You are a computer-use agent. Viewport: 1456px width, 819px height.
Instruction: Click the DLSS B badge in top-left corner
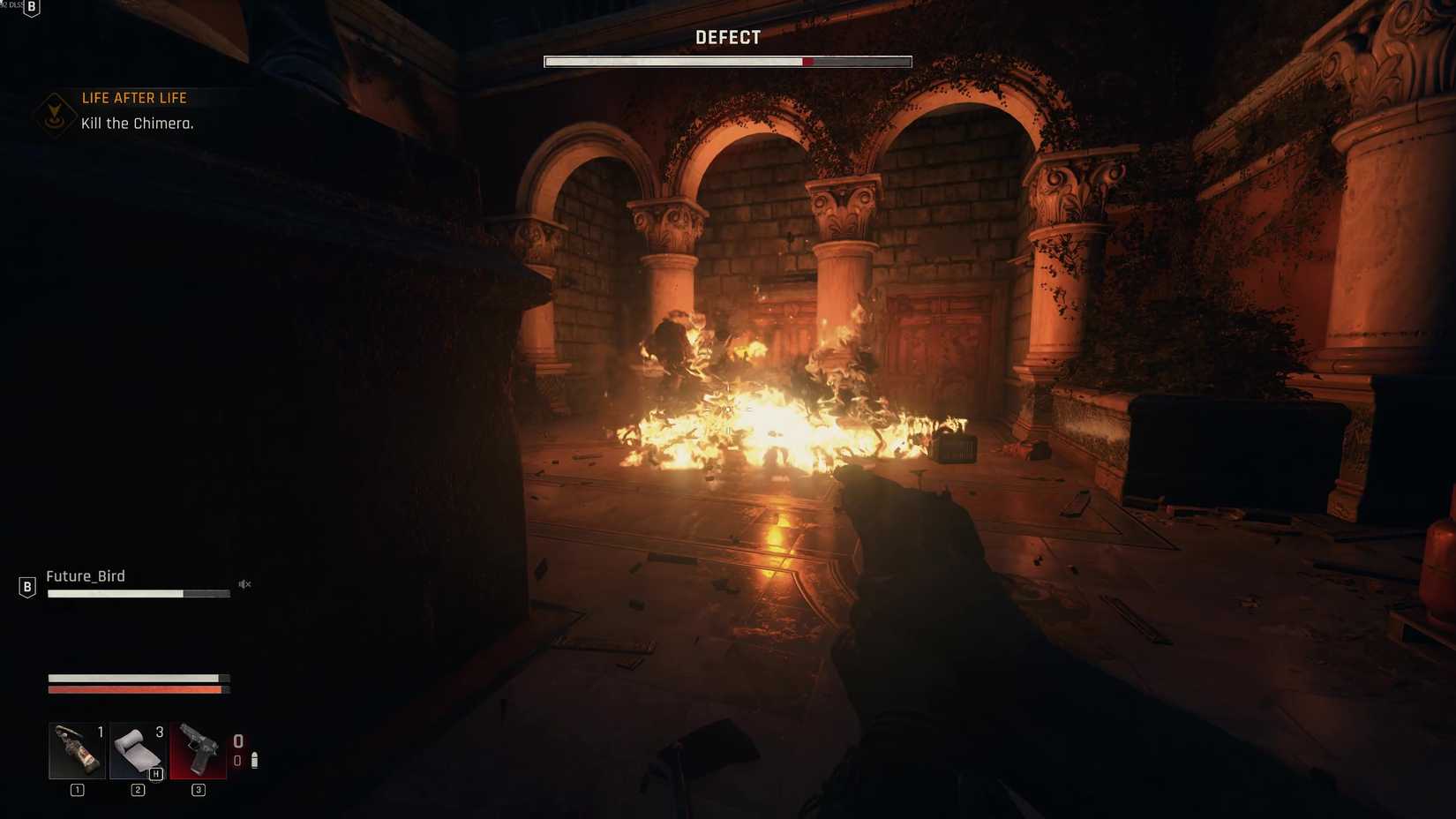30,7
